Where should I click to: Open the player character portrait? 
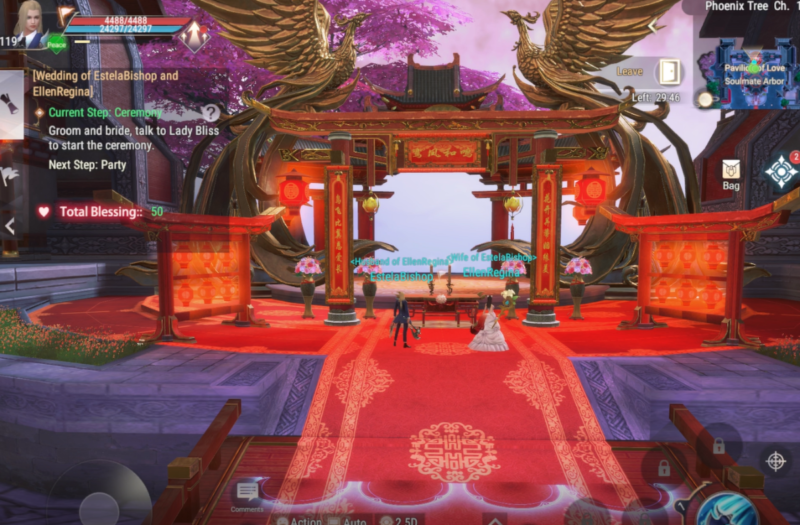(x=27, y=22)
